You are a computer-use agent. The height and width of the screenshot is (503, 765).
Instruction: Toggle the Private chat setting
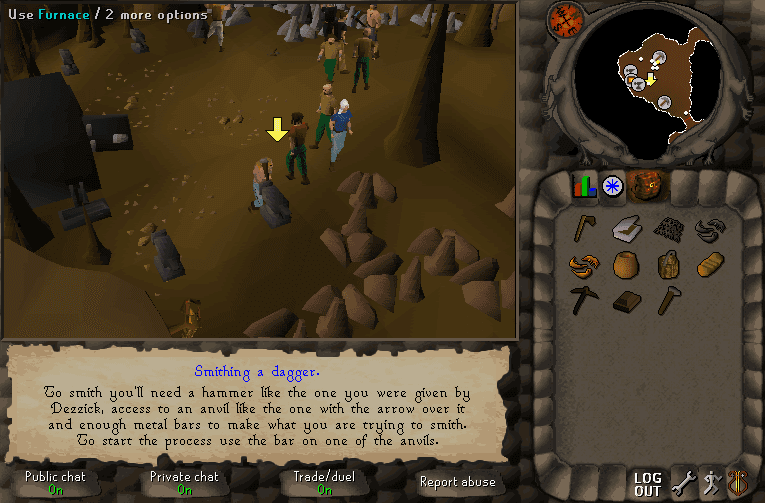[x=184, y=483]
